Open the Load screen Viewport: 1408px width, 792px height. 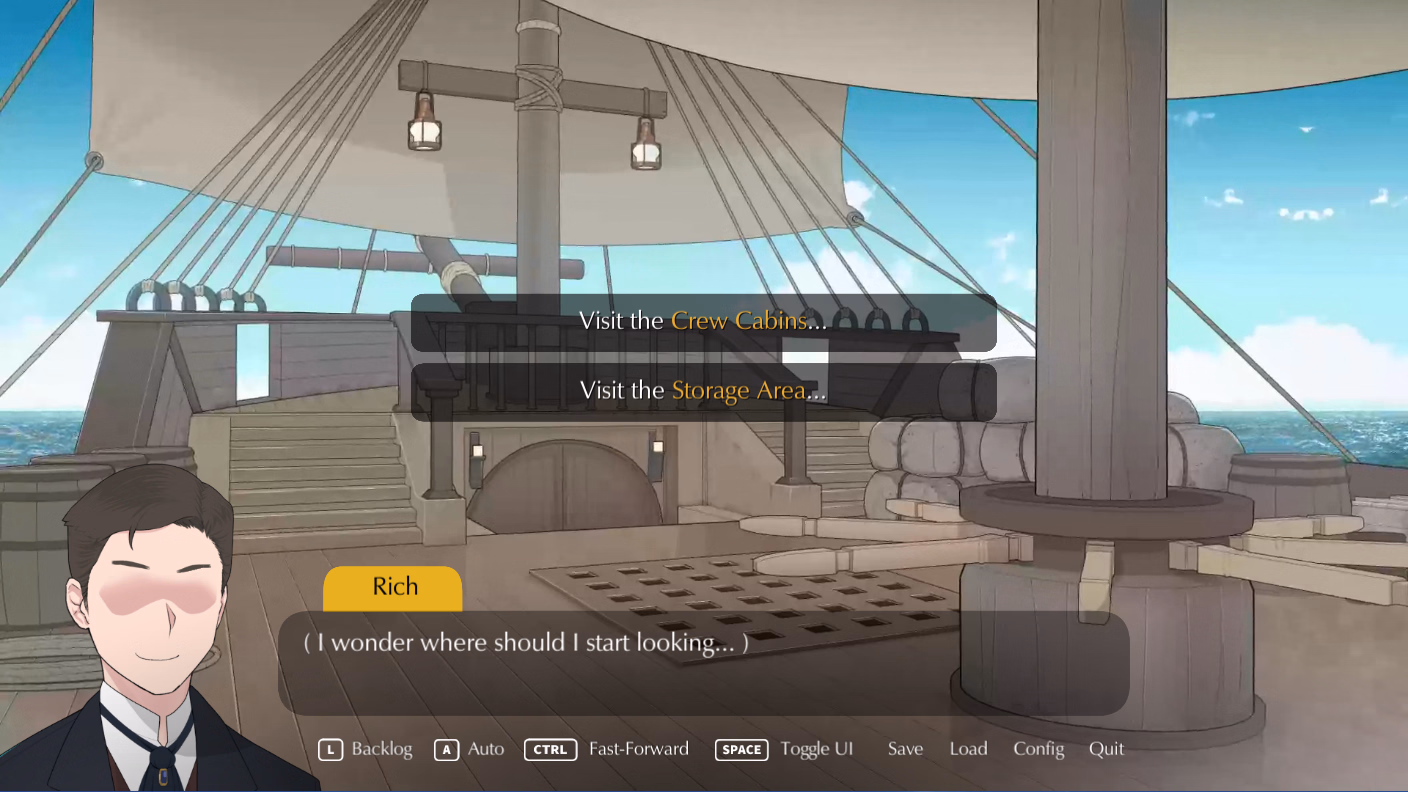click(968, 749)
